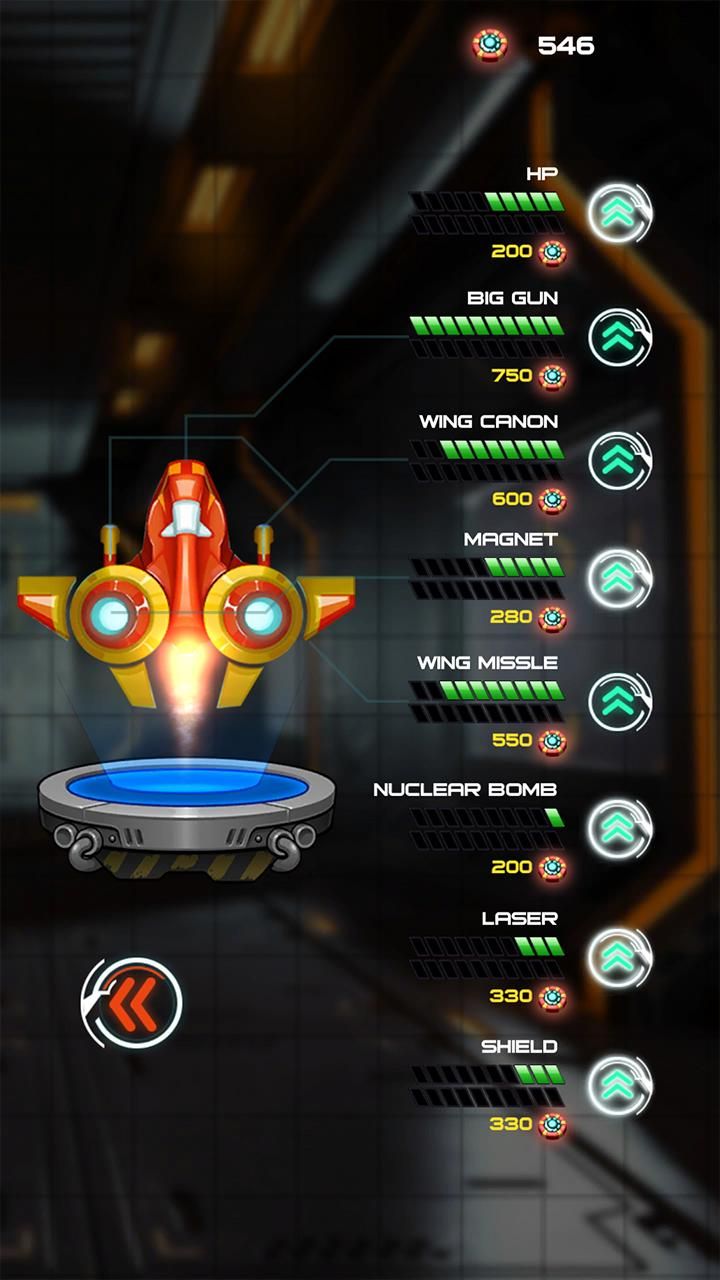720x1280 pixels.
Task: Upgrade the Shield
Action: 619,1085
